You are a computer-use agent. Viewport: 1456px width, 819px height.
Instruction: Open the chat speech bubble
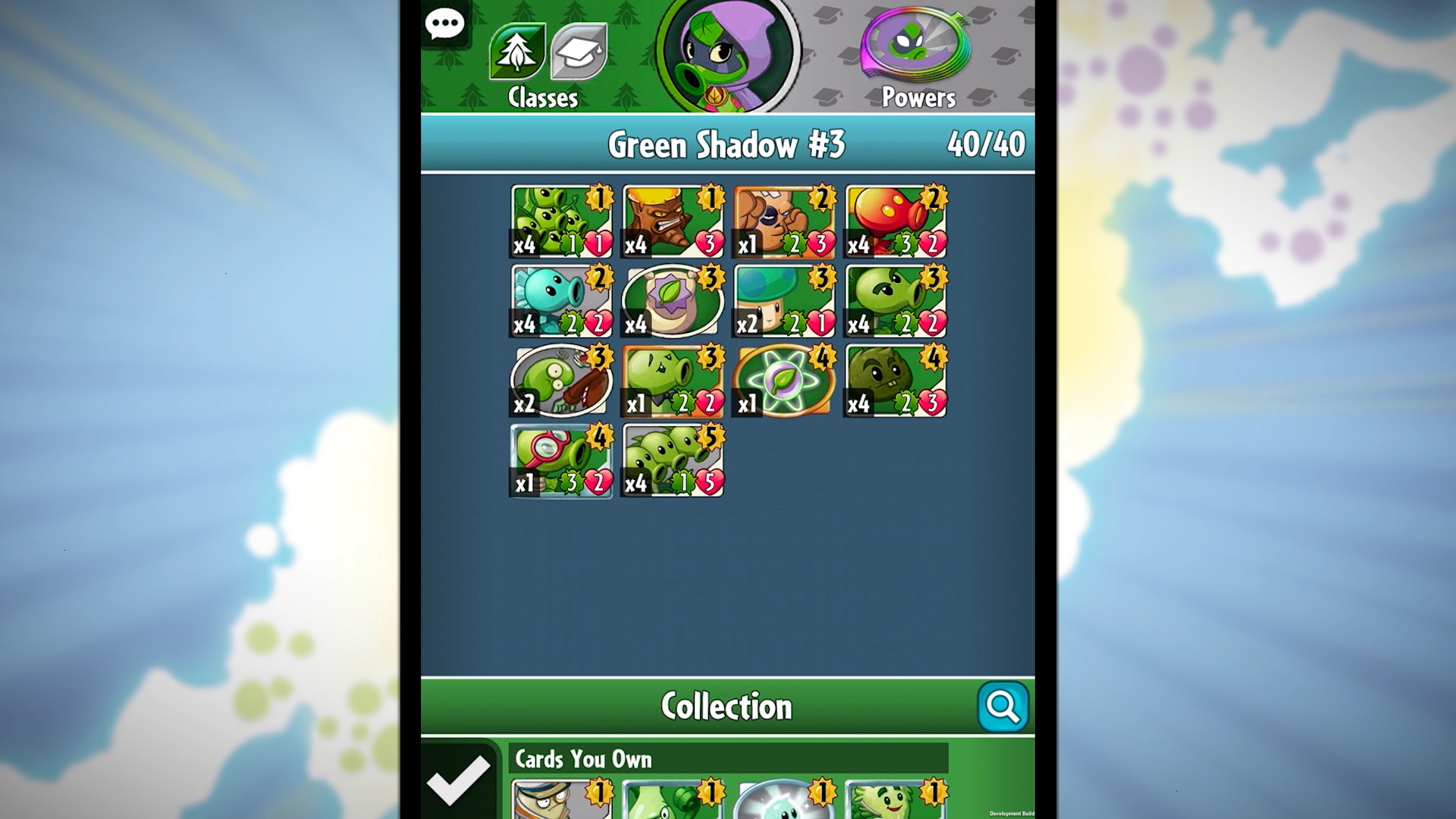coord(445,25)
